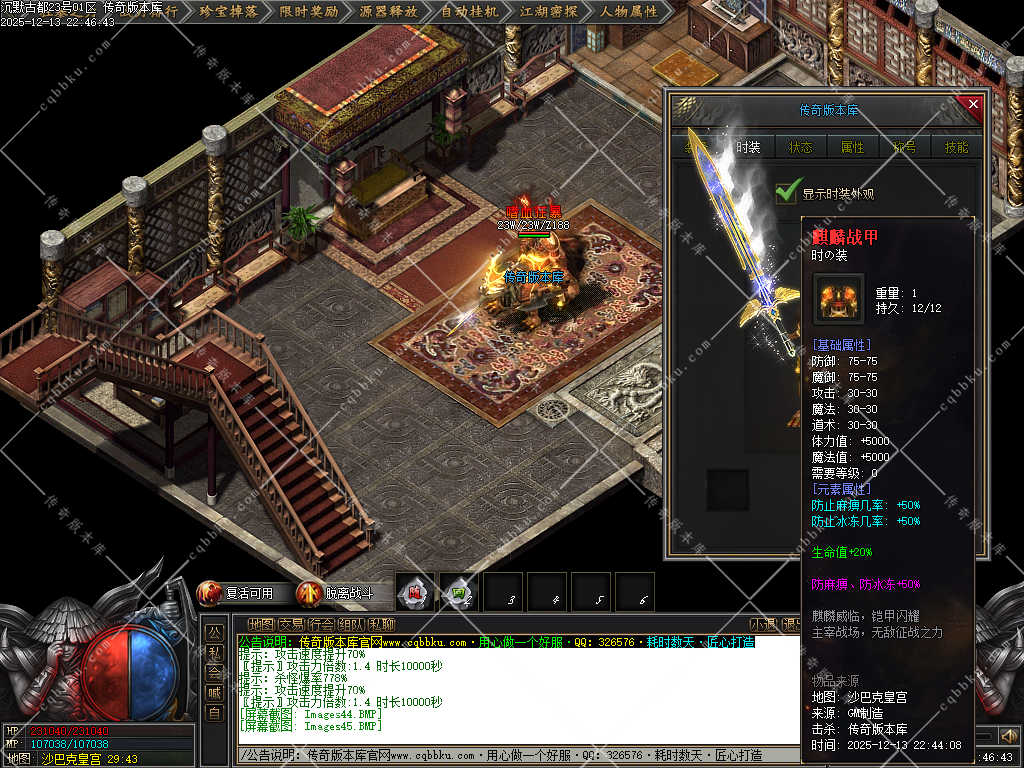Open the 地图 map button above chat
The width and height of the screenshot is (1024, 768).
[x=260, y=624]
